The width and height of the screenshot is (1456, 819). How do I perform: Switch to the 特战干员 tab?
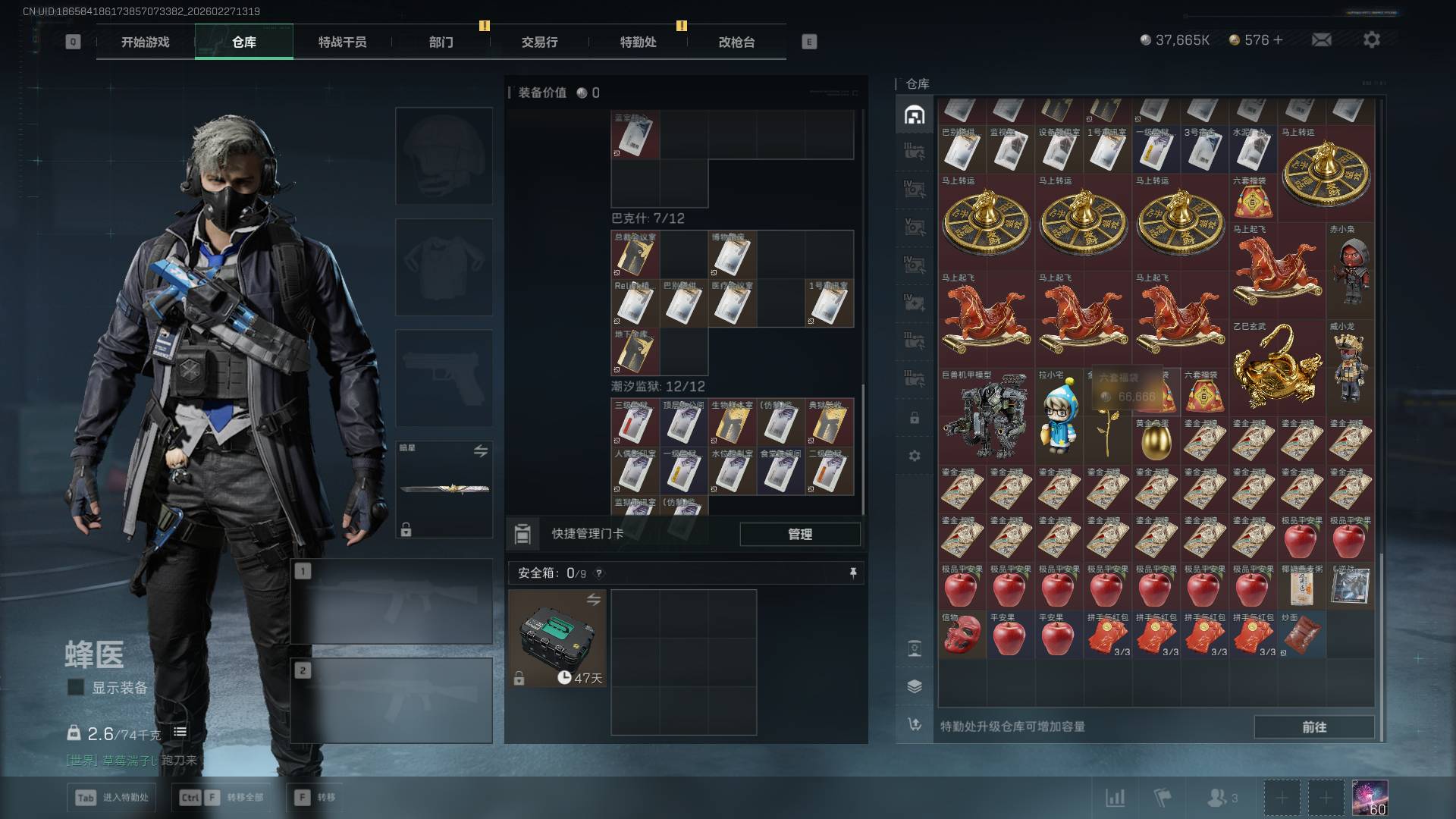[342, 42]
